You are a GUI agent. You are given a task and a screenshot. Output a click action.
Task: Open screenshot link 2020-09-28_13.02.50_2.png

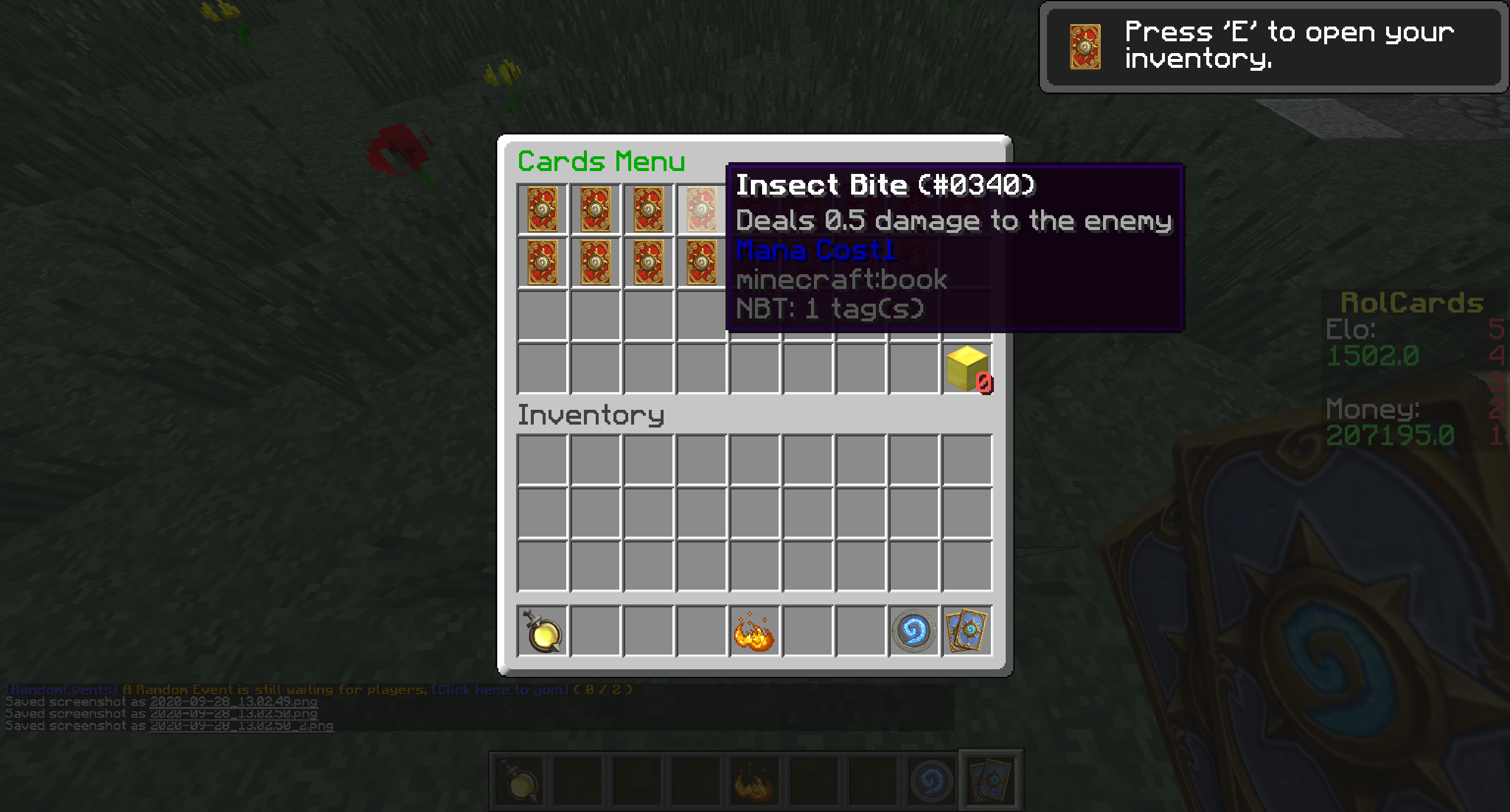point(242,726)
